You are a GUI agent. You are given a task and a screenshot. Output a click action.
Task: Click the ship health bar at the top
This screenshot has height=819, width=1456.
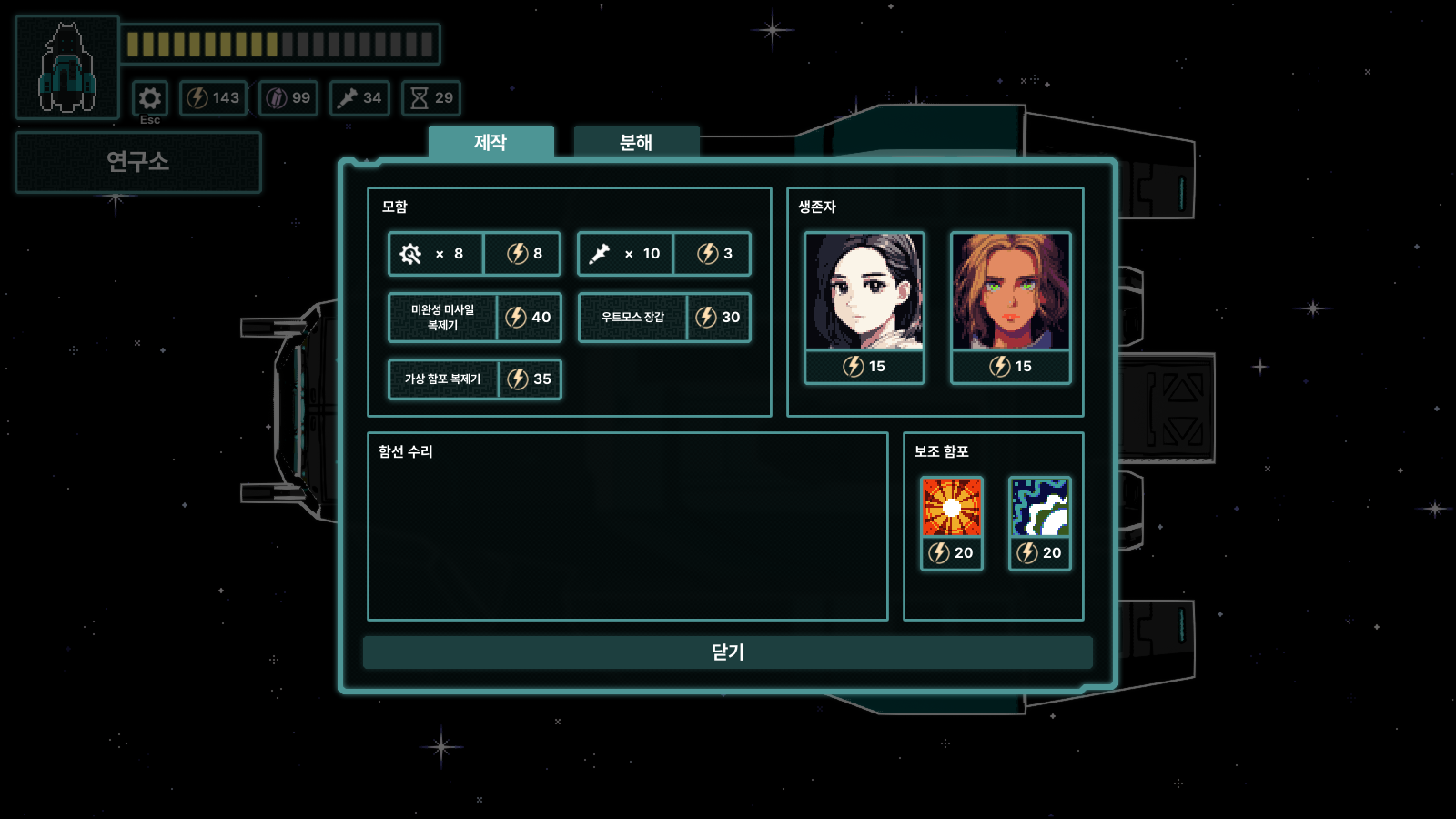(282, 43)
